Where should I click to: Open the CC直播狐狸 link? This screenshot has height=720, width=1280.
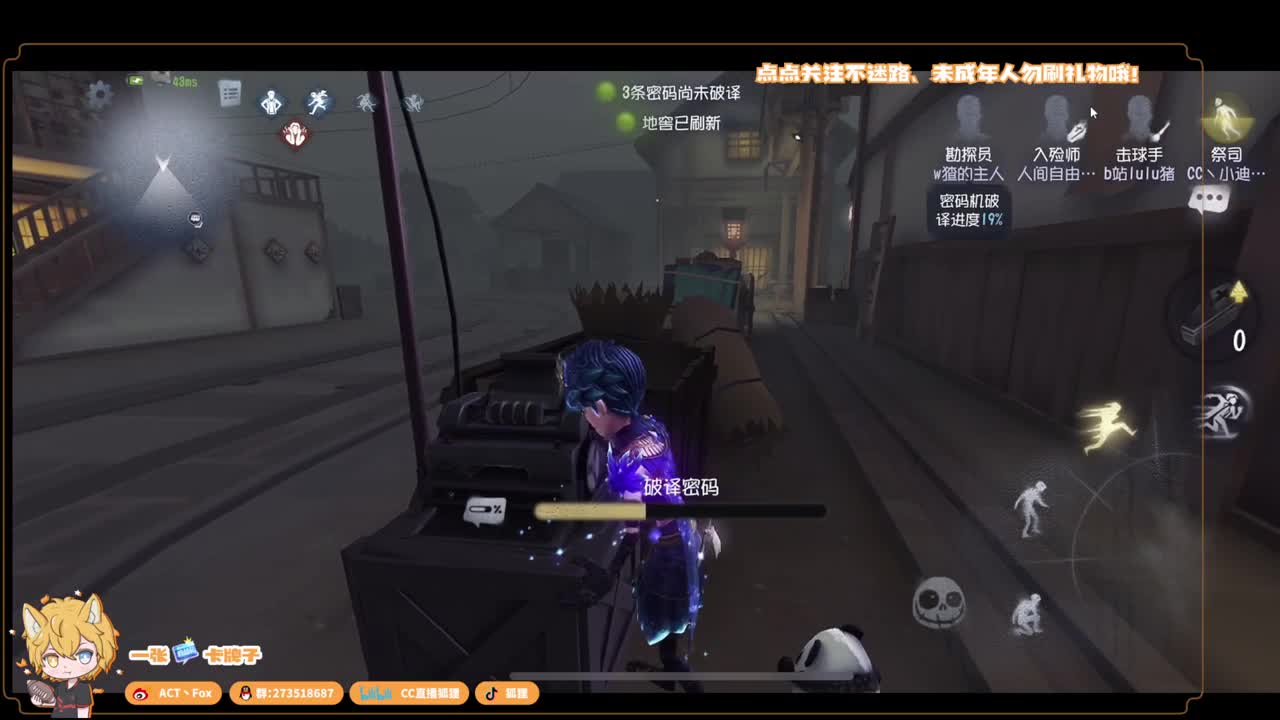tap(408, 693)
